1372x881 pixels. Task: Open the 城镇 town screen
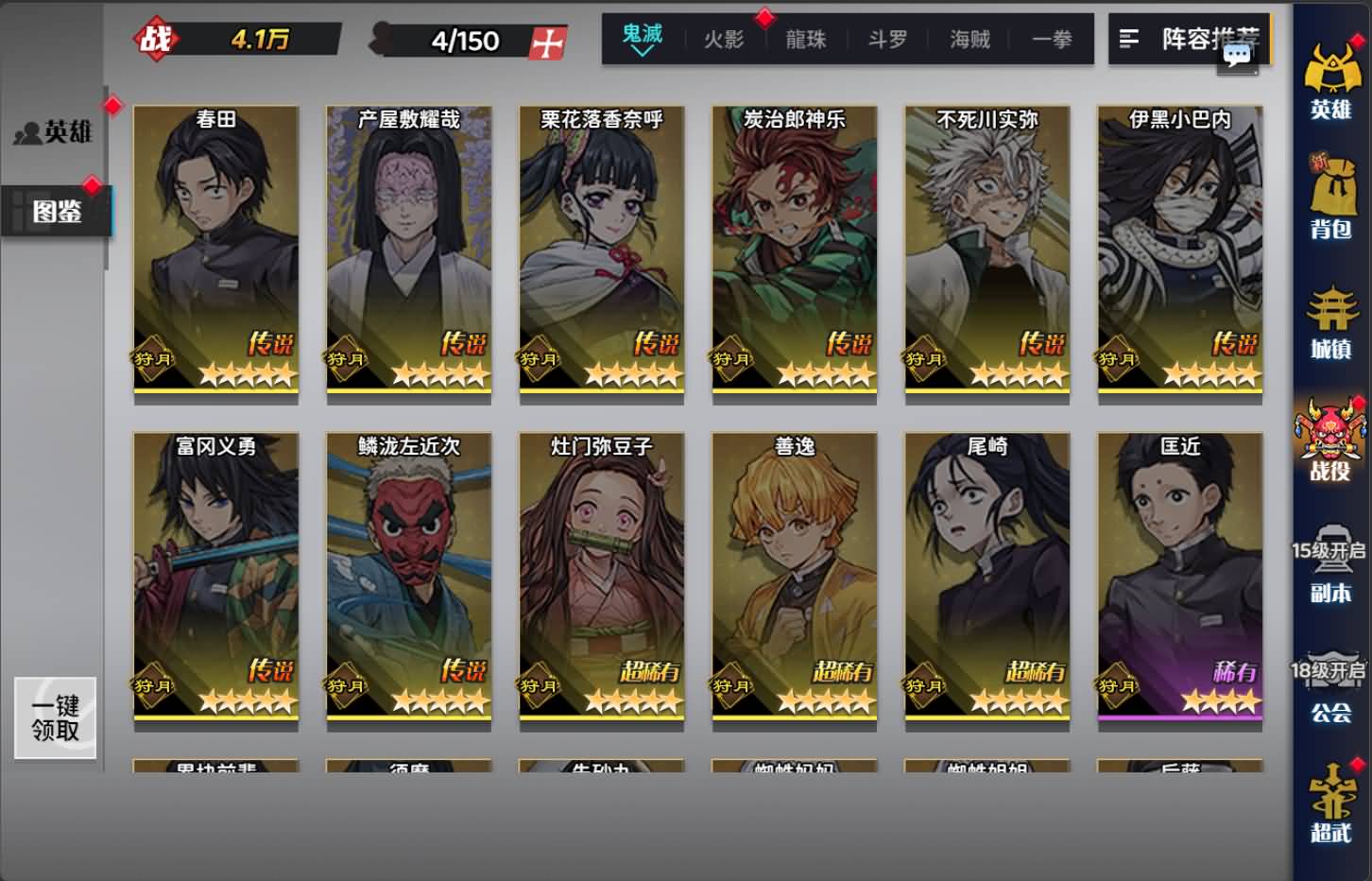pyautogui.click(x=1331, y=324)
